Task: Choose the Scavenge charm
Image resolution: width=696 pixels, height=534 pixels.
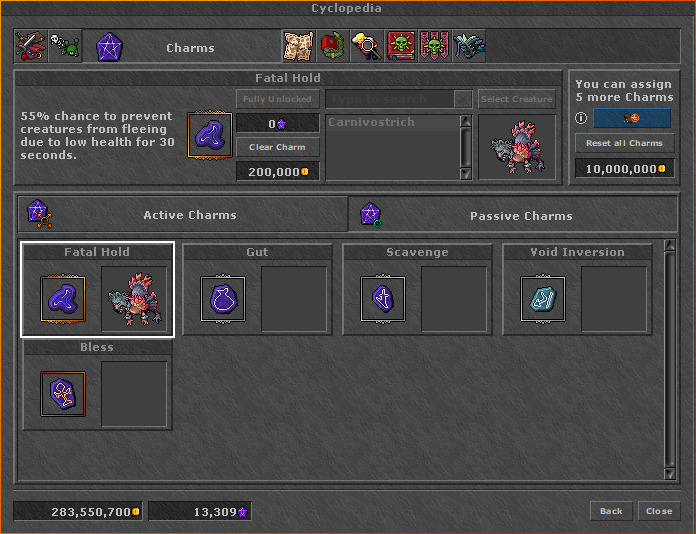Action: pyautogui.click(x=382, y=299)
